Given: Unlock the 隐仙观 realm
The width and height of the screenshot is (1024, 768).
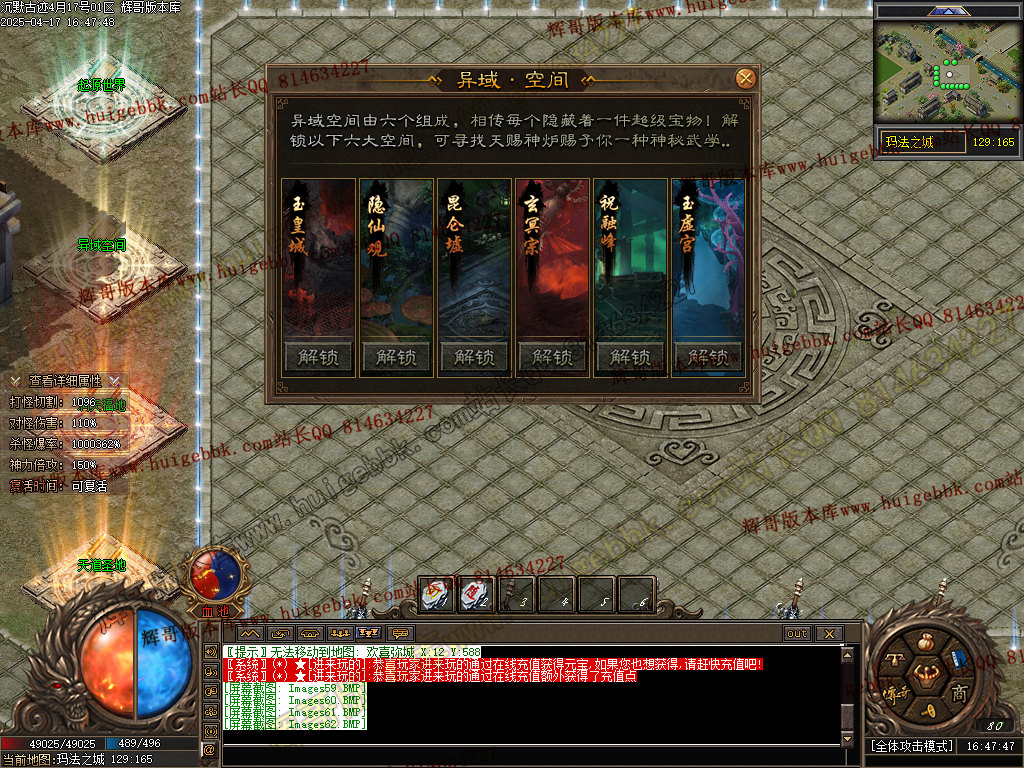Looking at the screenshot, I should pos(395,357).
